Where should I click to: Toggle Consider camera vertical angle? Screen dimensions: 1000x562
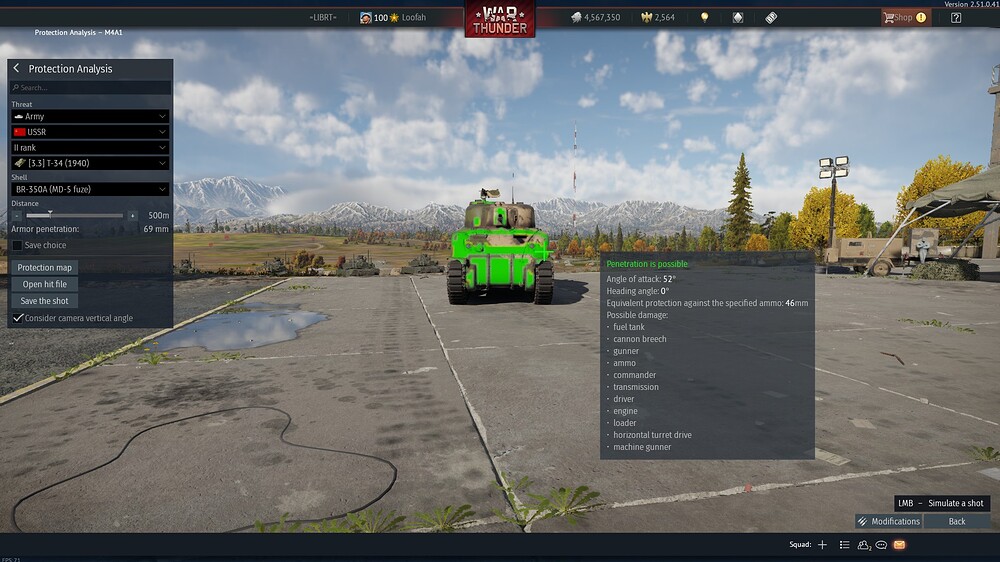18,318
